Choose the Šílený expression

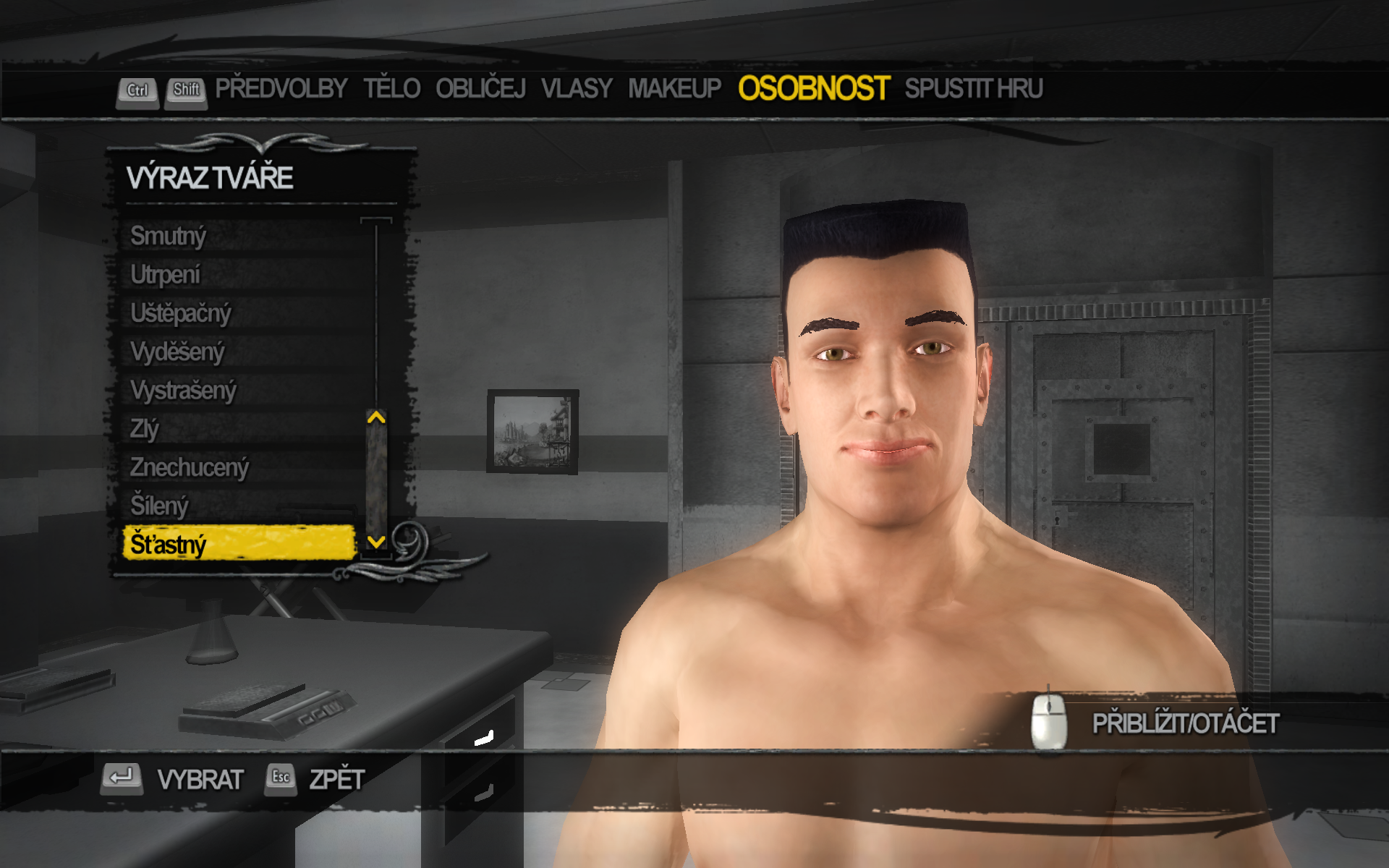coord(159,506)
